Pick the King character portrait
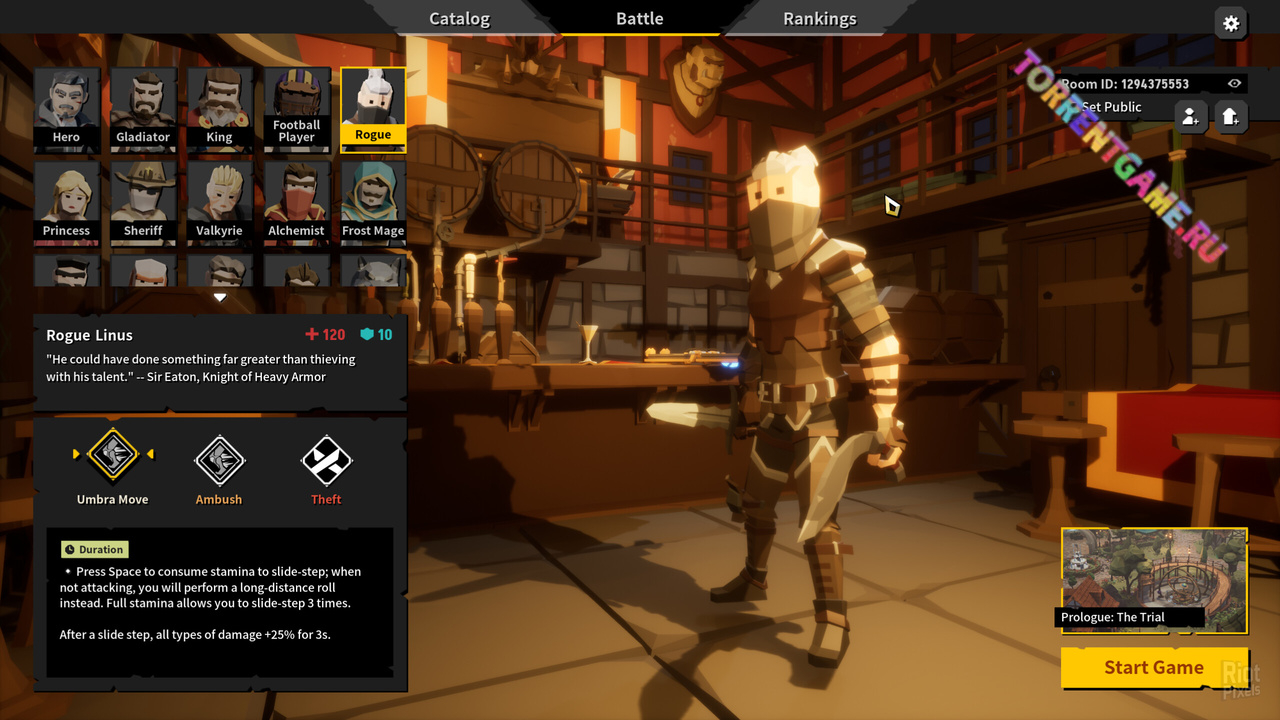Screen dimensions: 1280x720 coord(220,109)
